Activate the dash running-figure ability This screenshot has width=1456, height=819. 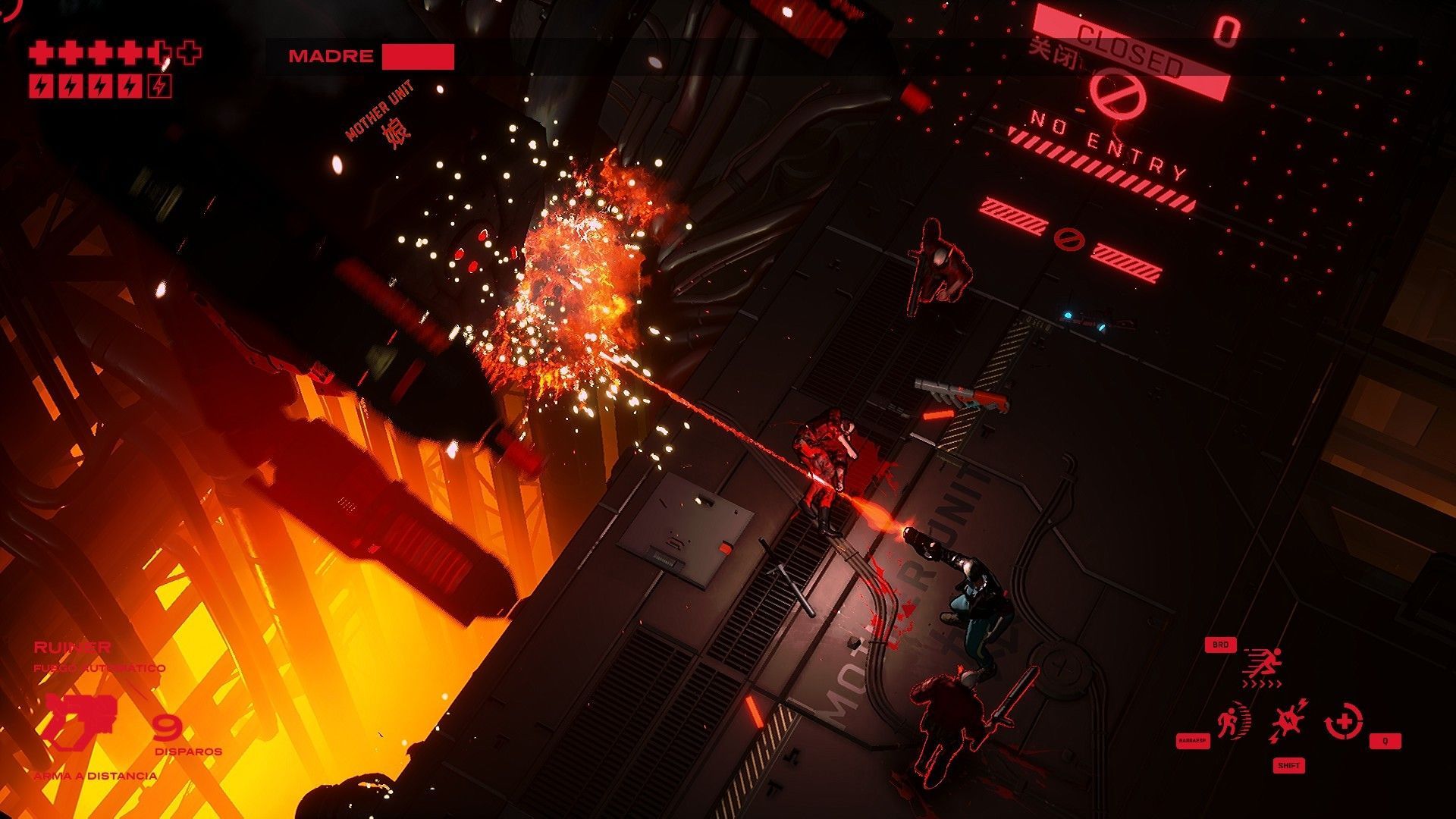[1263, 664]
